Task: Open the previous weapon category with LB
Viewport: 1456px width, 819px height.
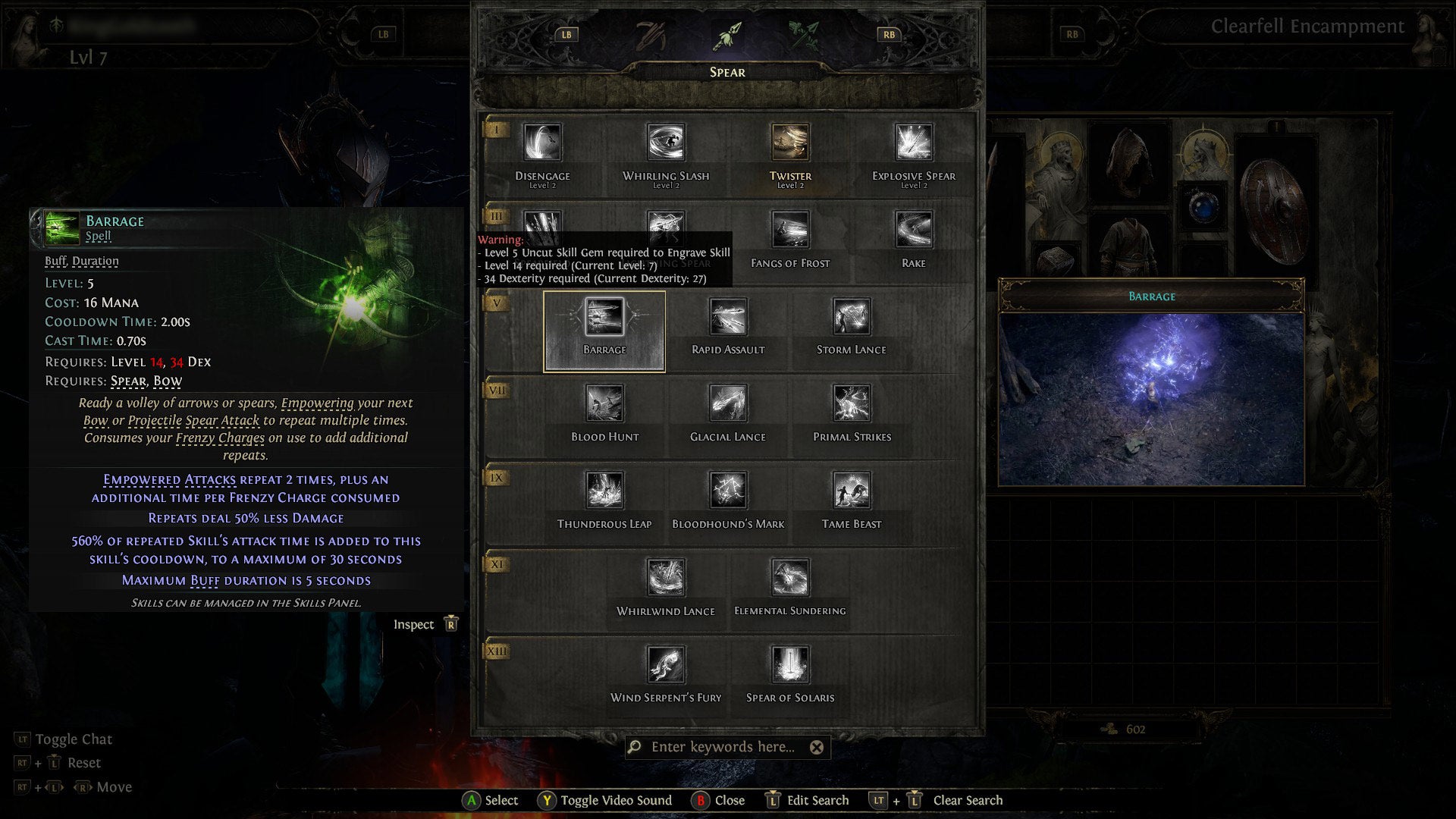Action: [565, 33]
